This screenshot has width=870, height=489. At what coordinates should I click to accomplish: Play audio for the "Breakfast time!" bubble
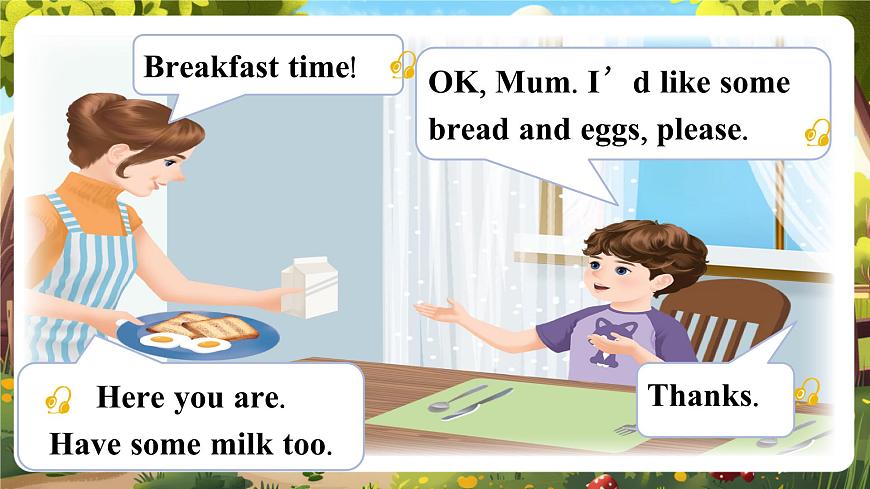(403, 66)
